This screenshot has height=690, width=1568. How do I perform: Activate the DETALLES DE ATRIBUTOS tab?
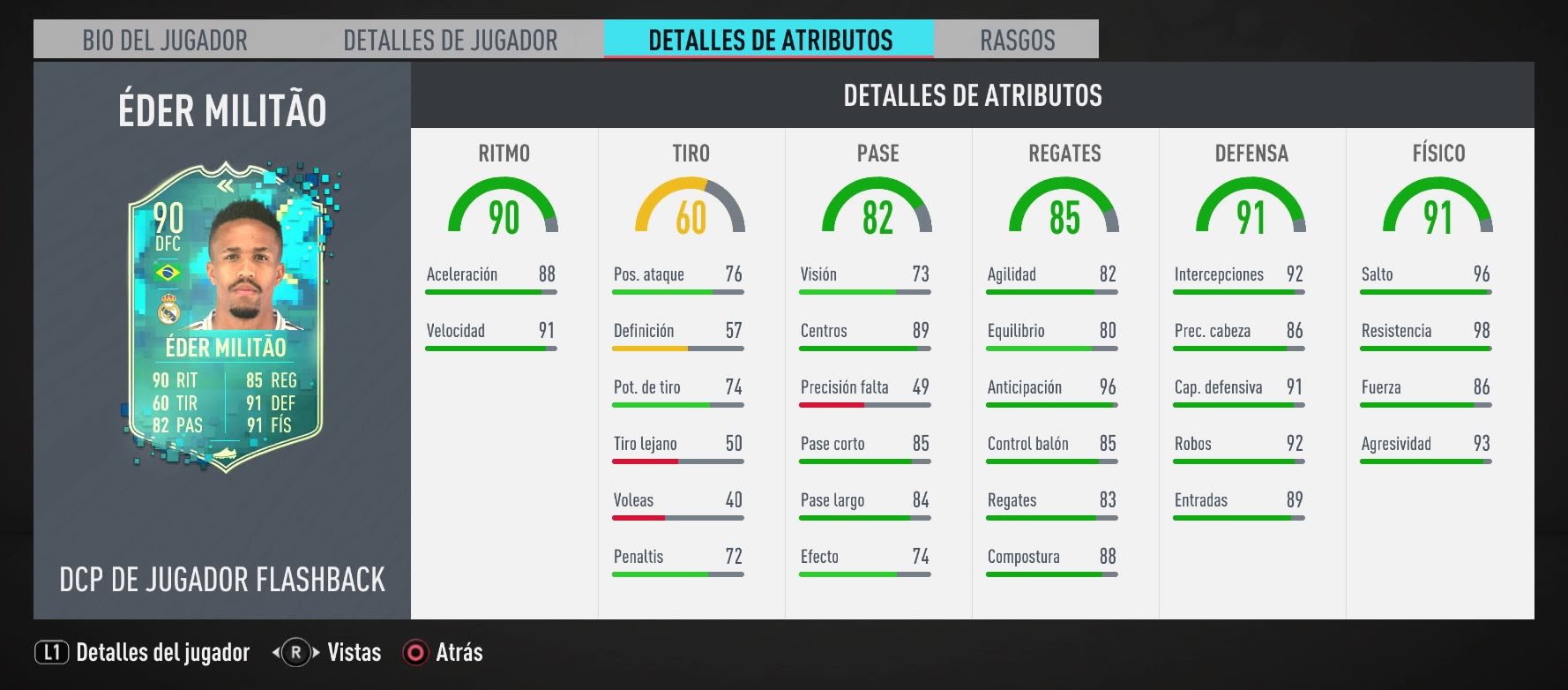click(x=770, y=40)
